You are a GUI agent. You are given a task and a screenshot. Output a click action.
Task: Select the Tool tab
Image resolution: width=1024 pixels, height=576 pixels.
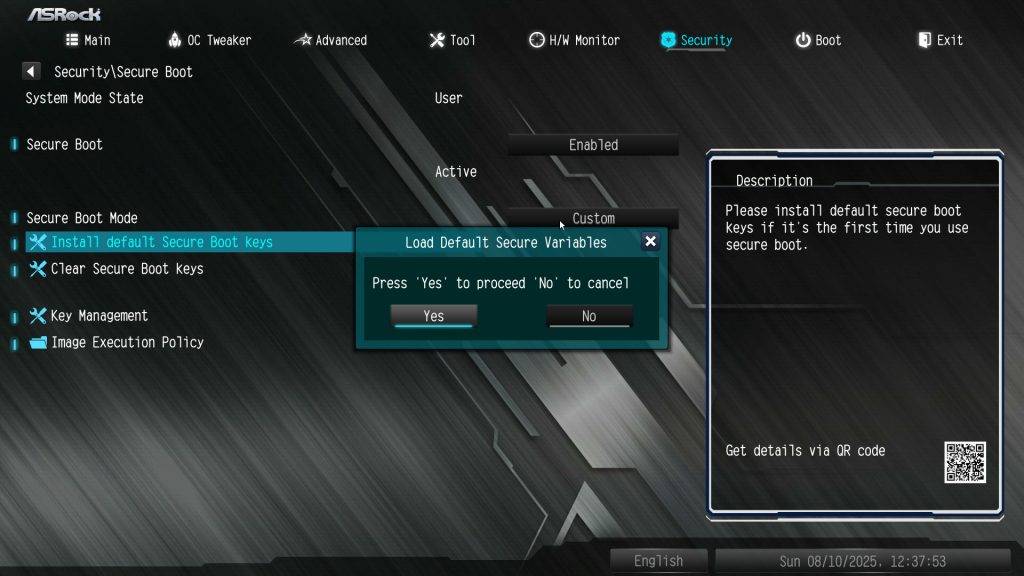click(452, 40)
